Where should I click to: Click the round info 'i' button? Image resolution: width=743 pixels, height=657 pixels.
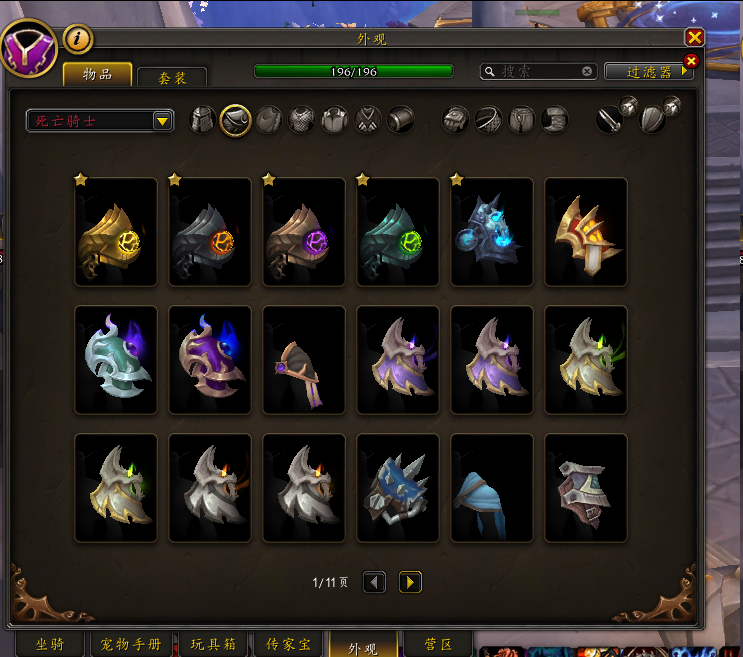78,39
